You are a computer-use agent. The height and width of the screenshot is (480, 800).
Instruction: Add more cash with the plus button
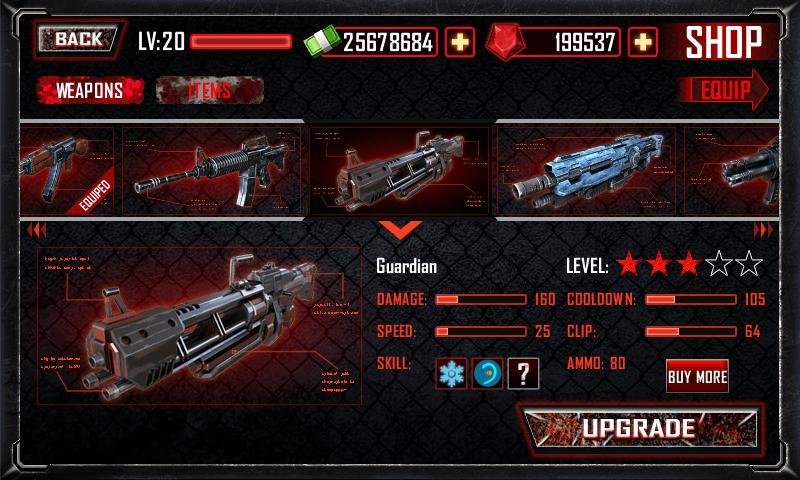point(460,42)
